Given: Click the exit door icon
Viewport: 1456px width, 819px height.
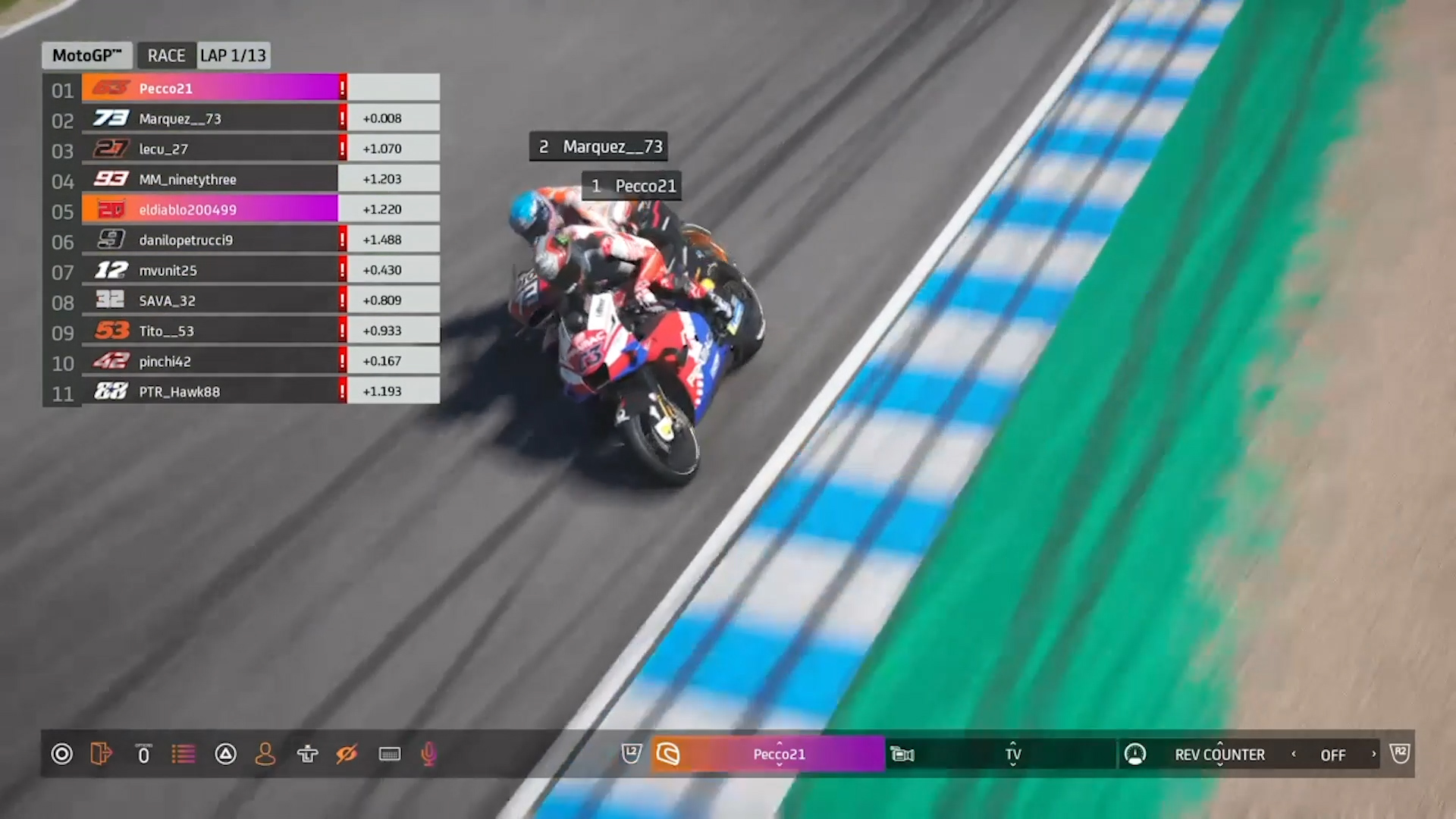Looking at the screenshot, I should click(101, 754).
